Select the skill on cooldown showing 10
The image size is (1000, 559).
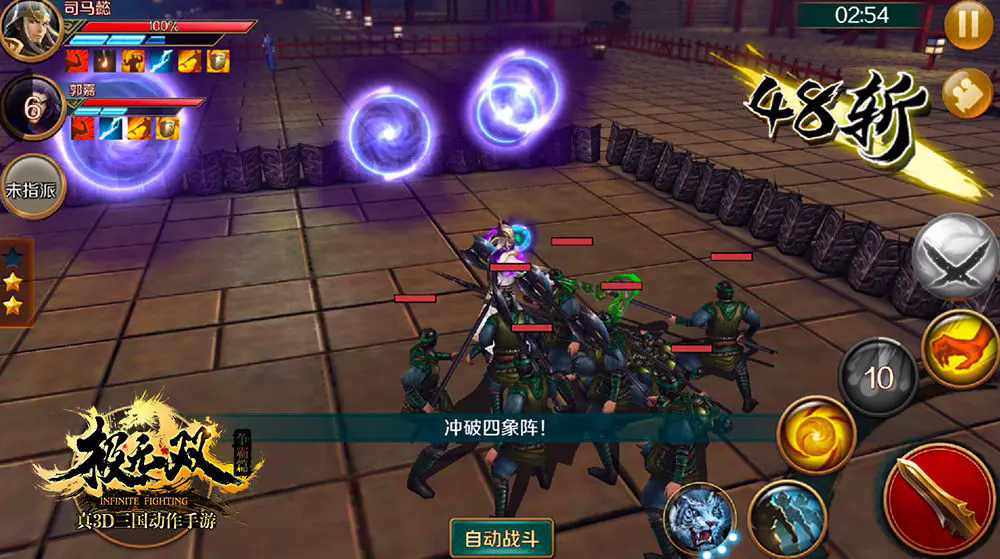(x=878, y=377)
